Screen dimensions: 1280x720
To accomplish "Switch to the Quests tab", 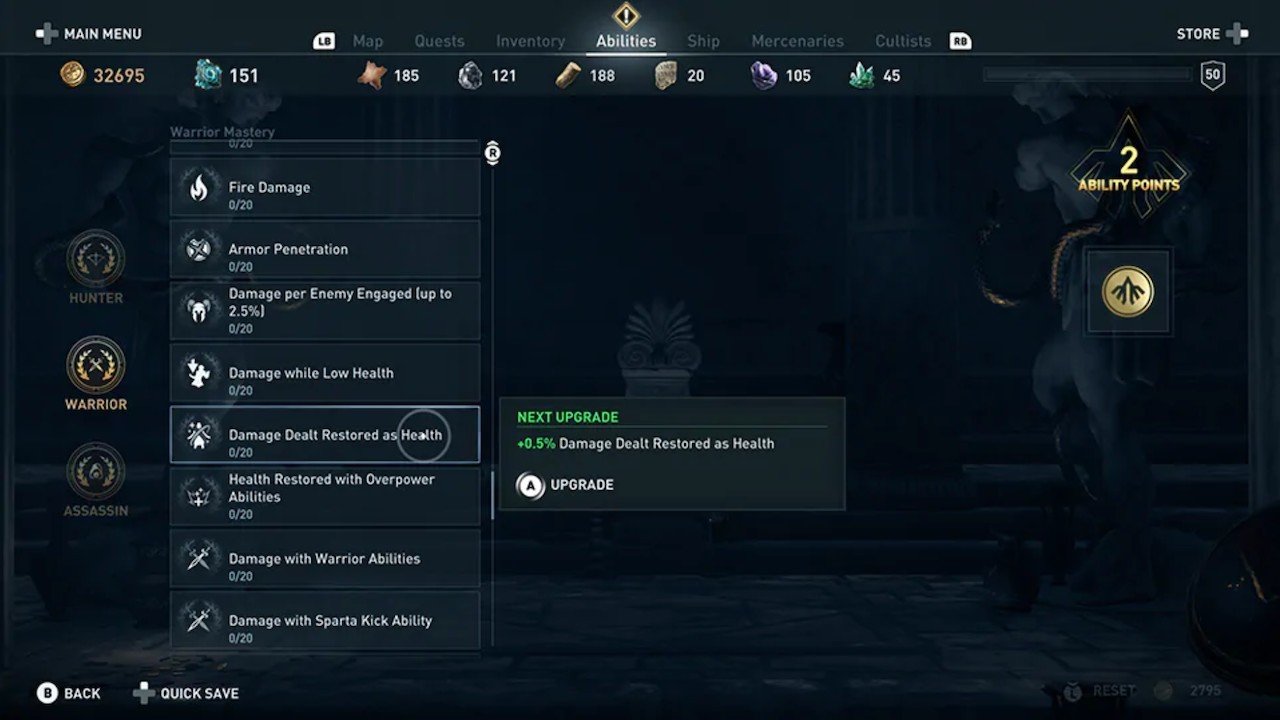I will [x=439, y=41].
